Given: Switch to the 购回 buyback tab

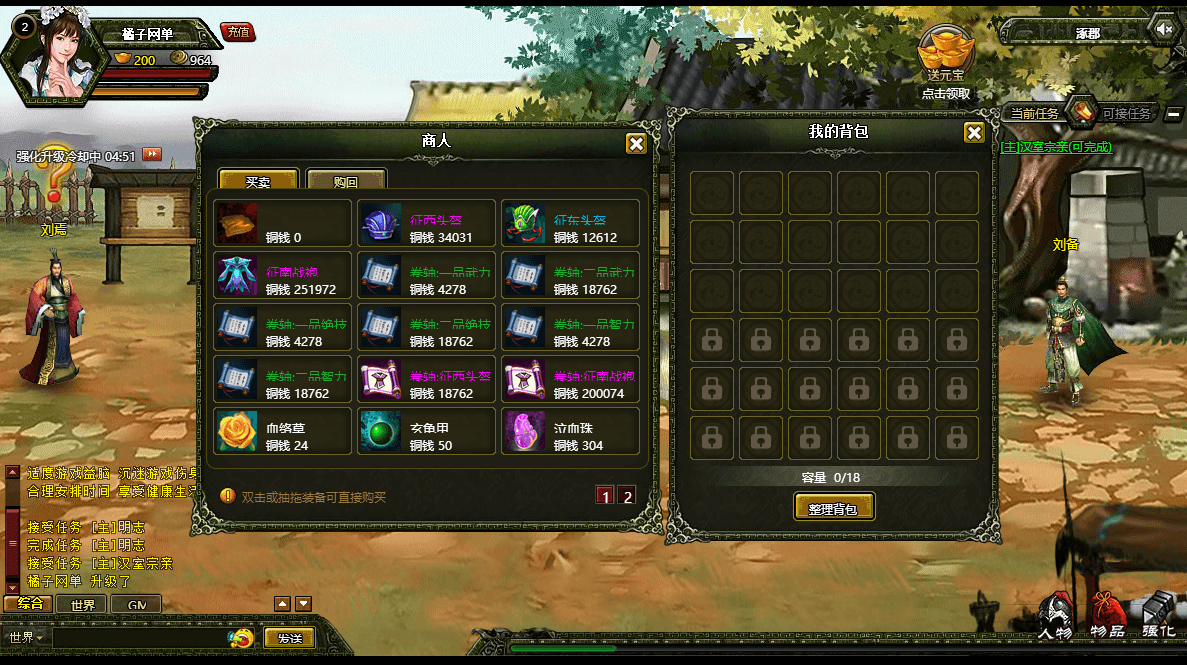Looking at the screenshot, I should pyautogui.click(x=346, y=182).
